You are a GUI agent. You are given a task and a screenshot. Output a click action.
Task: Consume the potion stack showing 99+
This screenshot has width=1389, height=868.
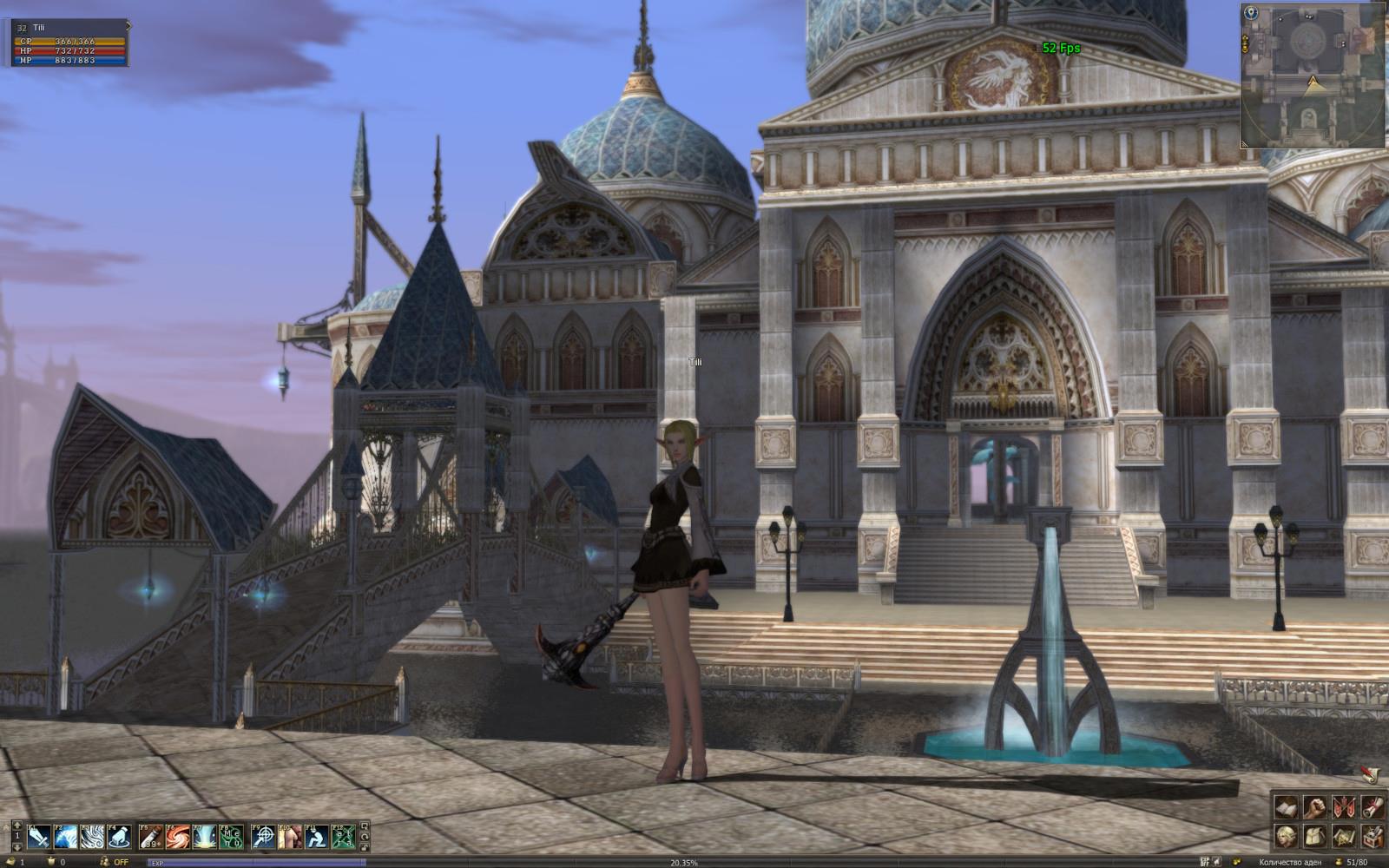pos(152,837)
